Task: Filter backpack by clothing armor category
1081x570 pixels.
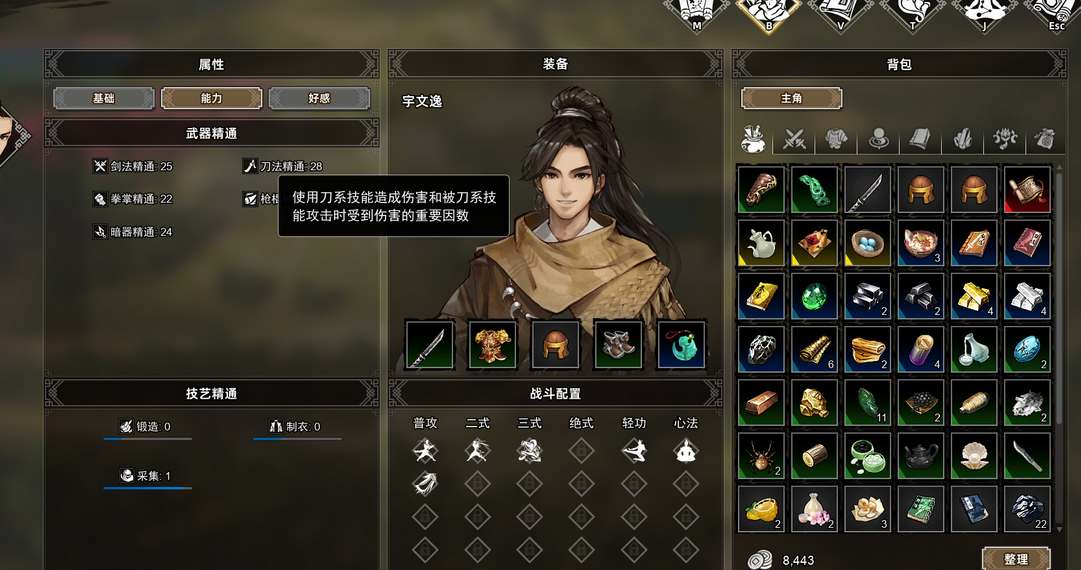Action: (837, 139)
